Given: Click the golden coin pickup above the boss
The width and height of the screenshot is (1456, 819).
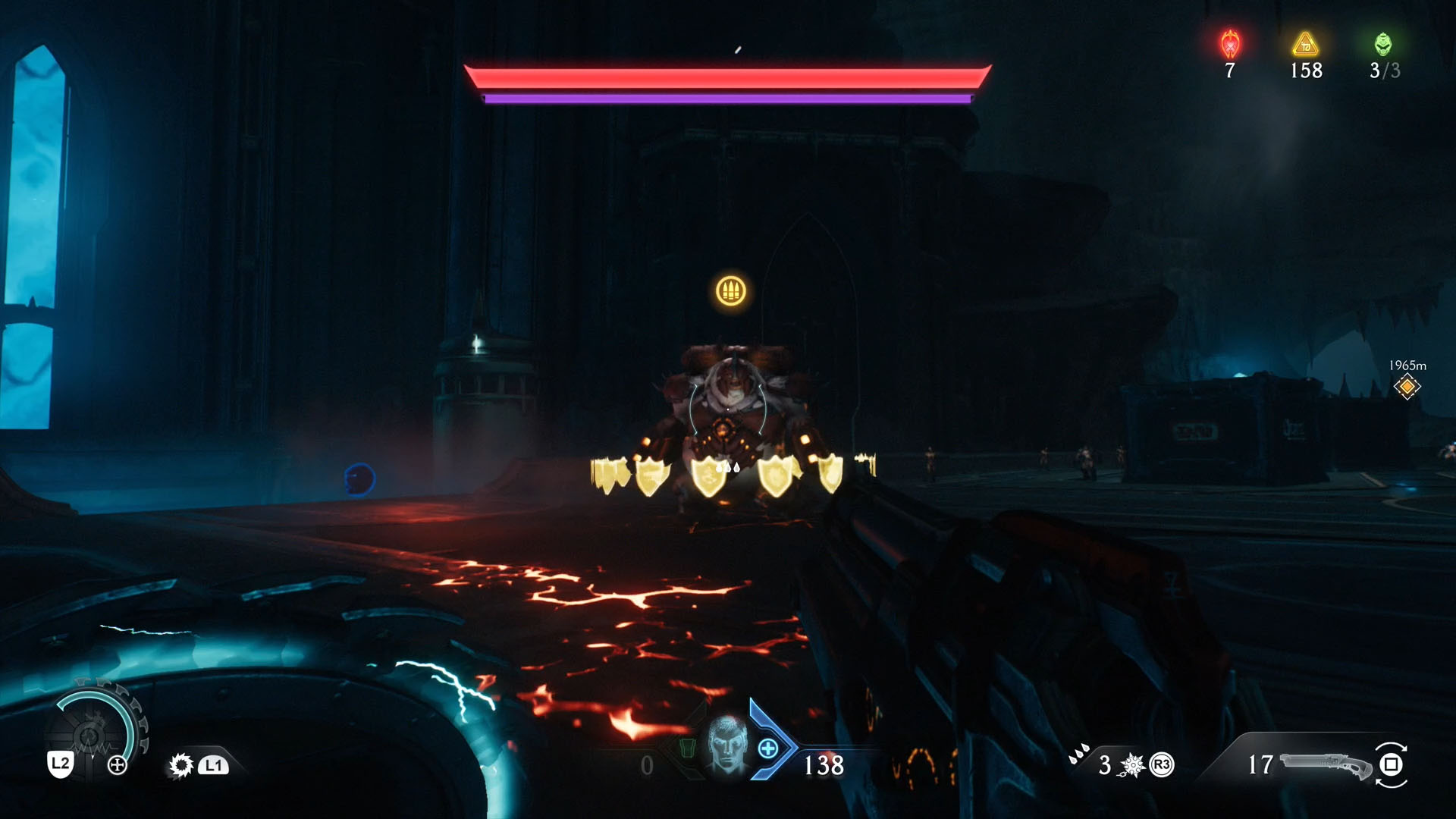Looking at the screenshot, I should click(730, 291).
